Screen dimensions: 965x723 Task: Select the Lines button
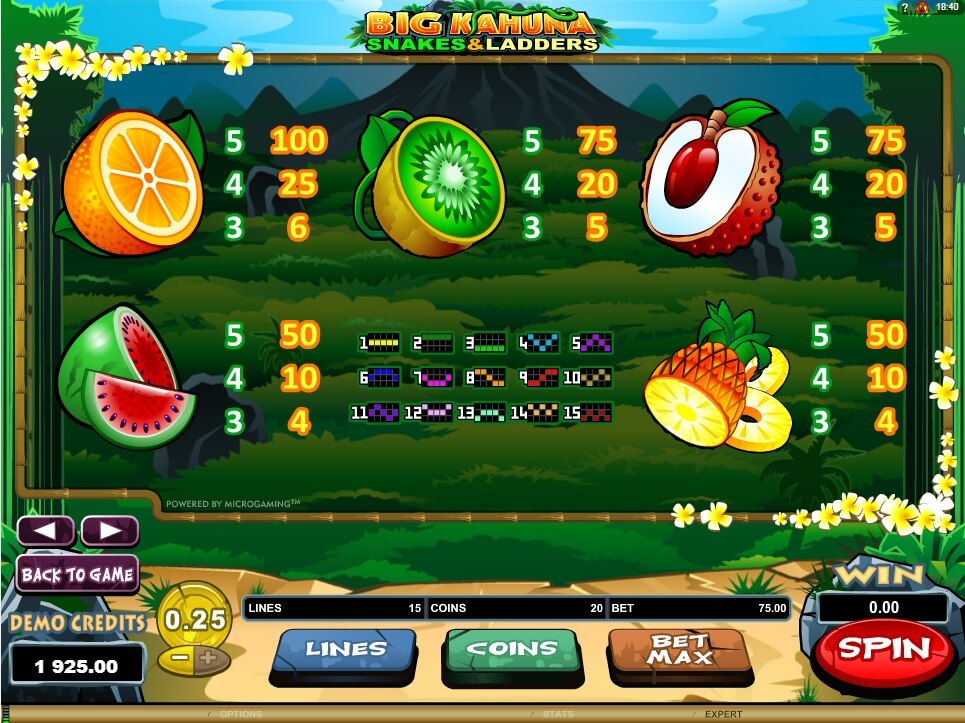pyautogui.click(x=345, y=650)
